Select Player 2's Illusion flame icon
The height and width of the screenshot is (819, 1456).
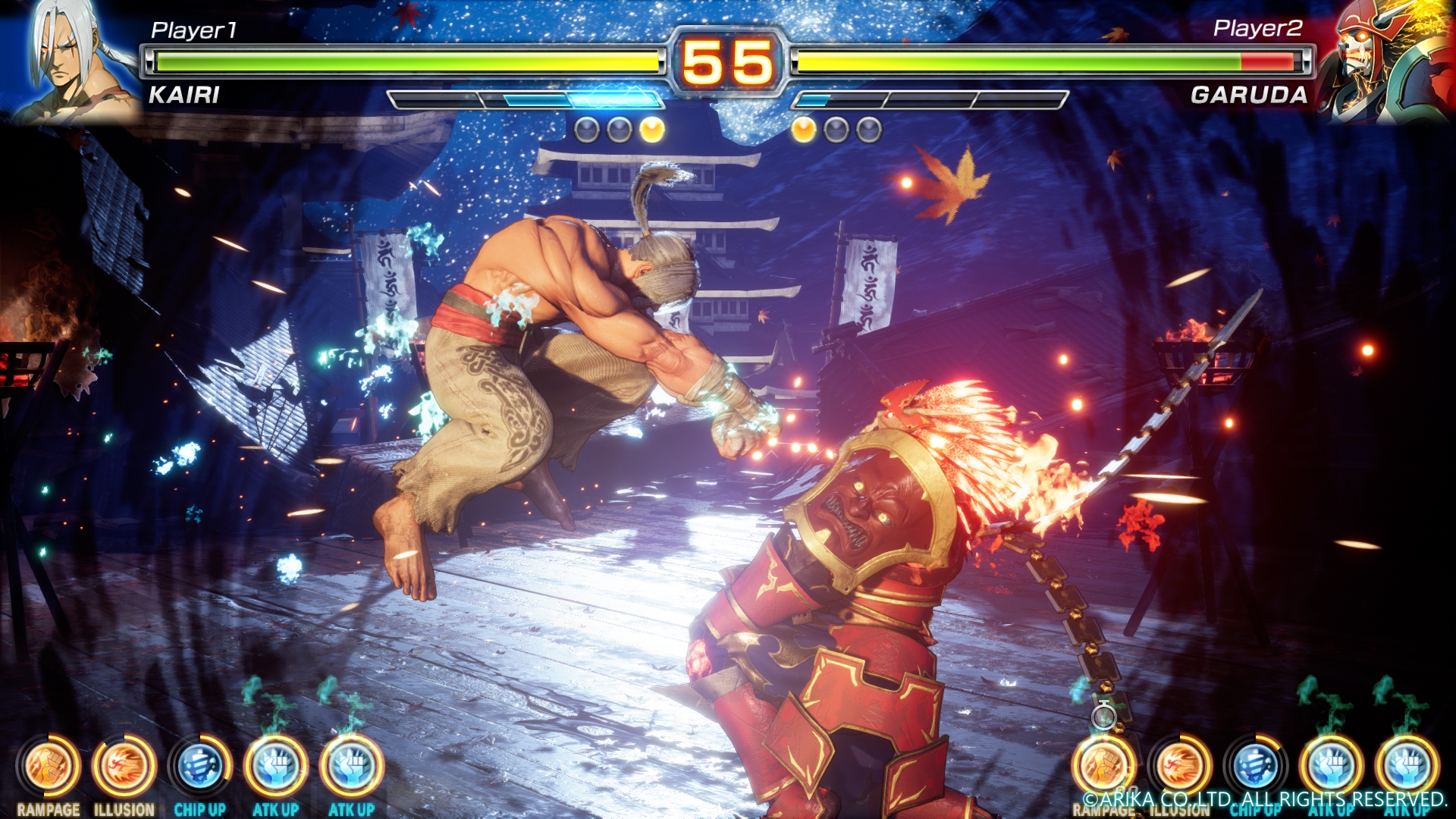pyautogui.click(x=1180, y=766)
